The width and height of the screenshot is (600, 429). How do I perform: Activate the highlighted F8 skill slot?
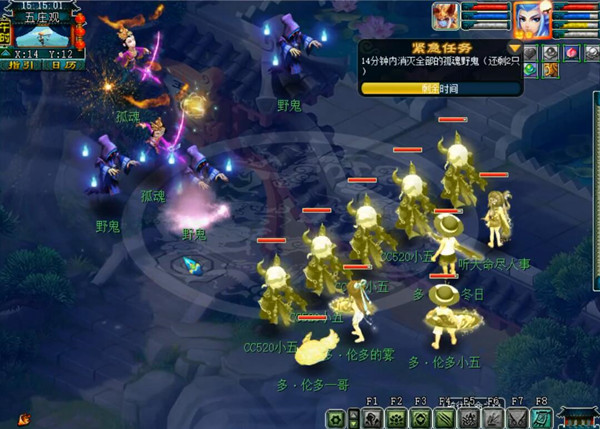(541, 419)
